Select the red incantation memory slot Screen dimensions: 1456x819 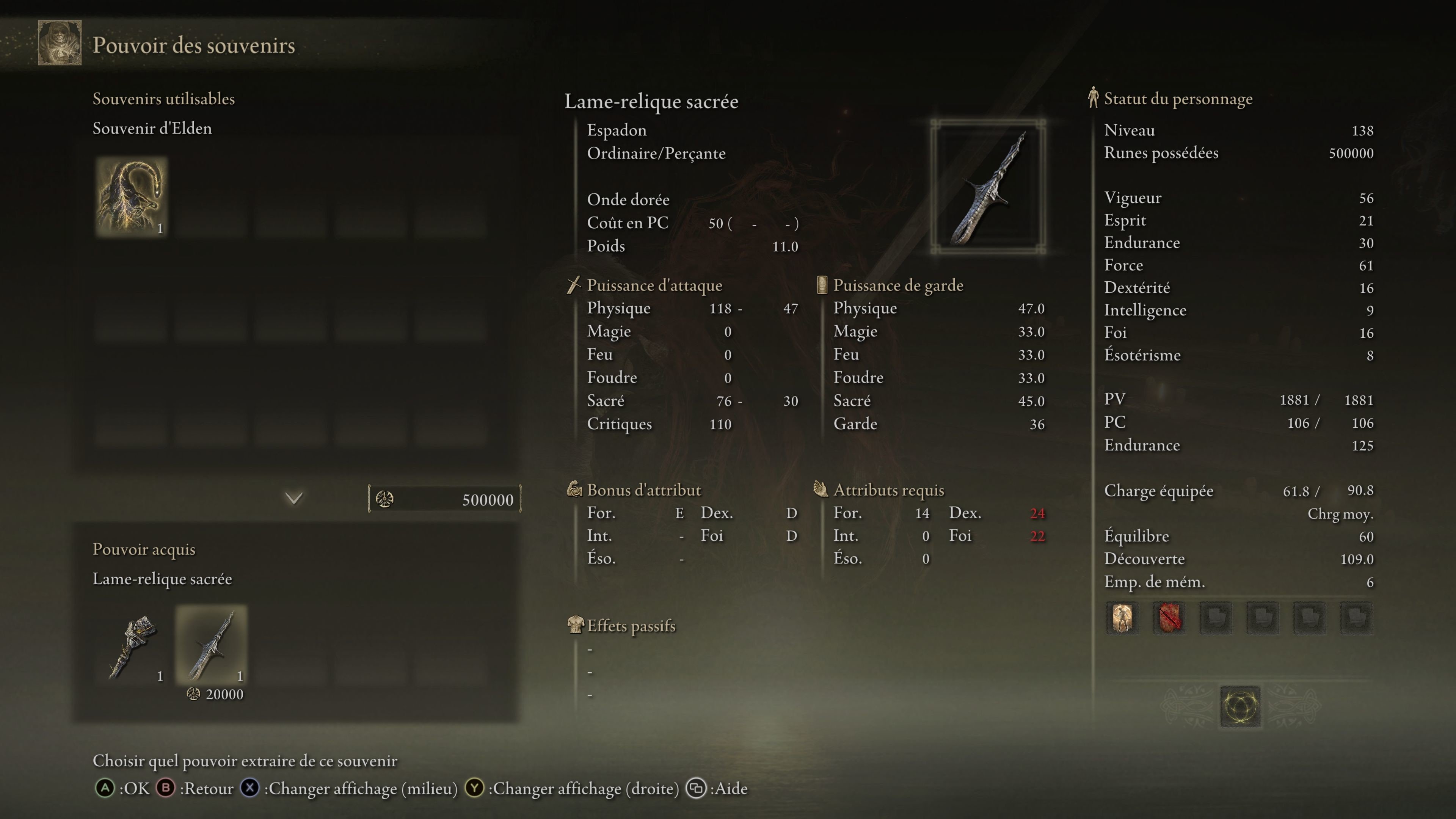pos(1169,617)
